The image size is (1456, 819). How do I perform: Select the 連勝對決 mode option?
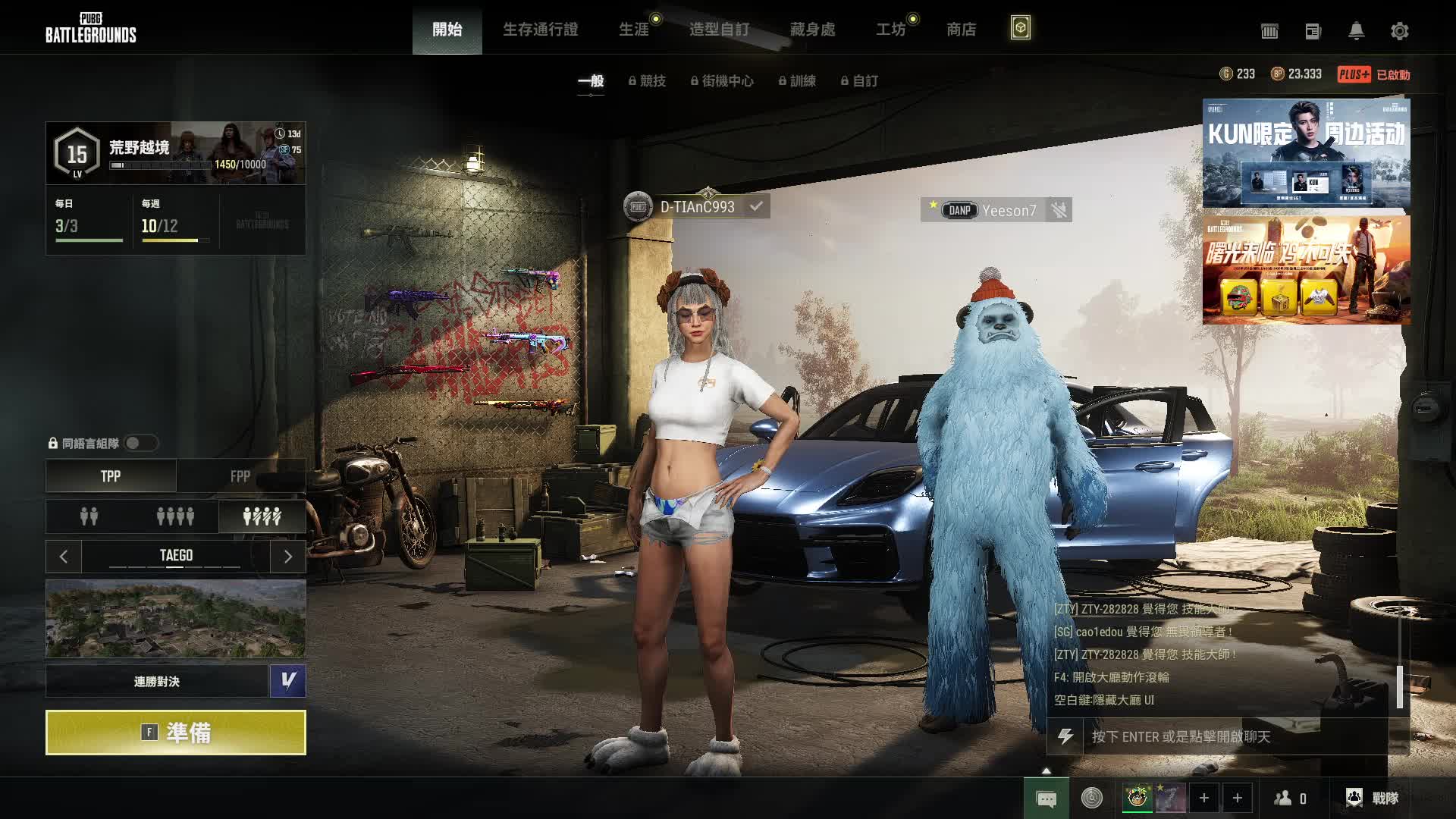(157, 681)
